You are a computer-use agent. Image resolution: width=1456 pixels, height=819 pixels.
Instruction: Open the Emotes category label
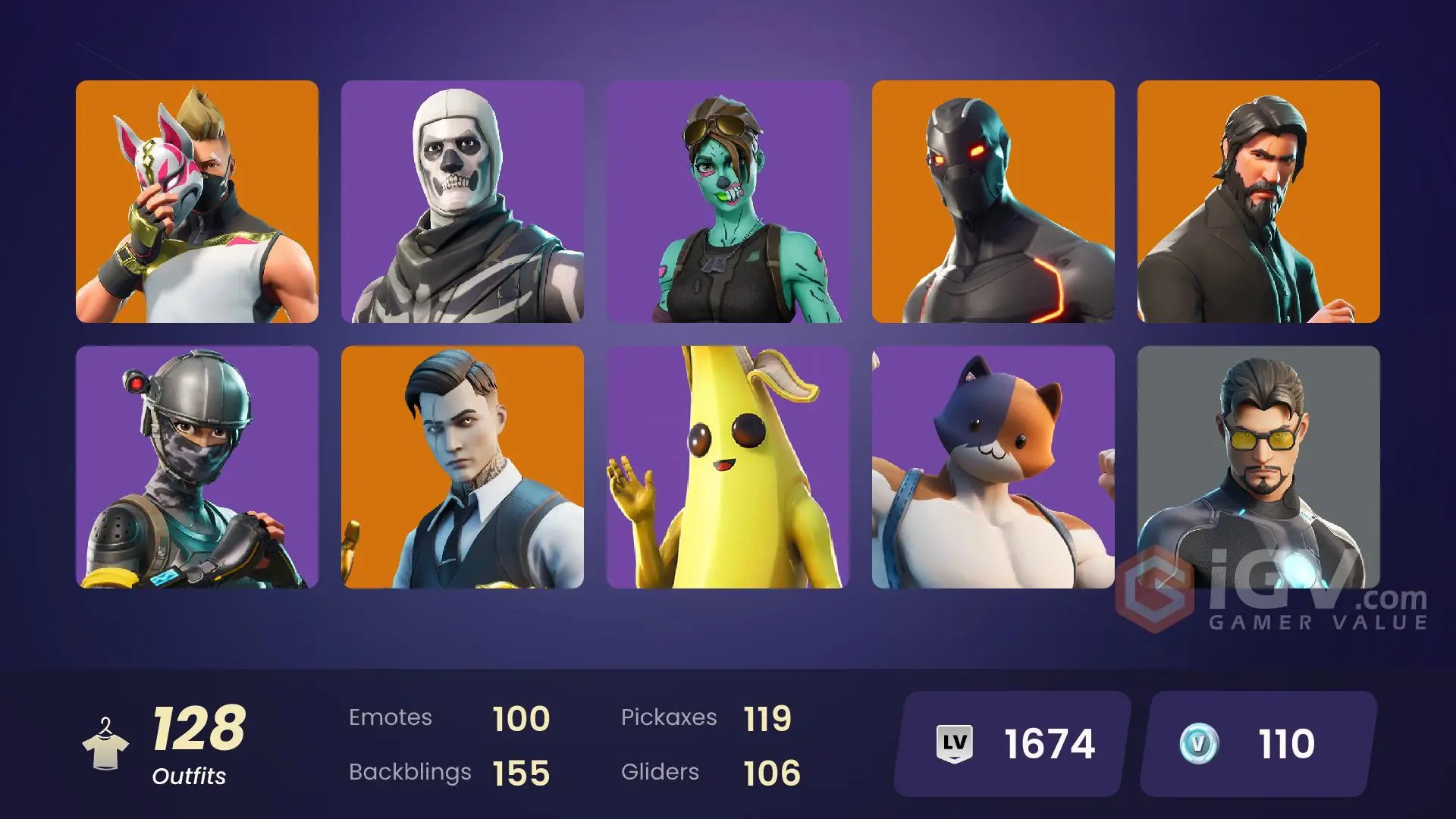coord(391,717)
